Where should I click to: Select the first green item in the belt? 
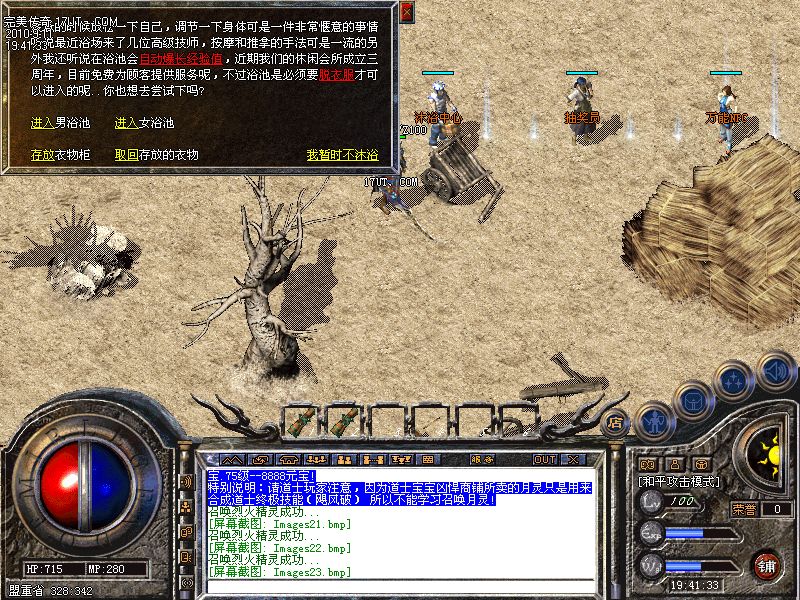[299, 422]
